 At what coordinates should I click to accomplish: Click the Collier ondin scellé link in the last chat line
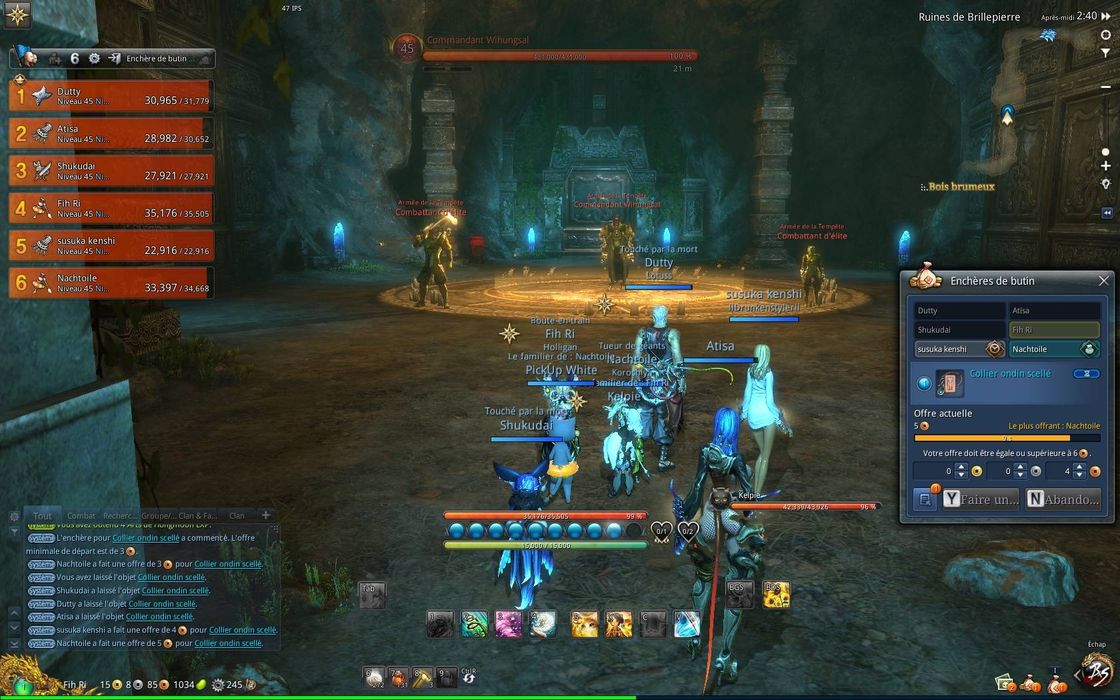click(x=228, y=643)
